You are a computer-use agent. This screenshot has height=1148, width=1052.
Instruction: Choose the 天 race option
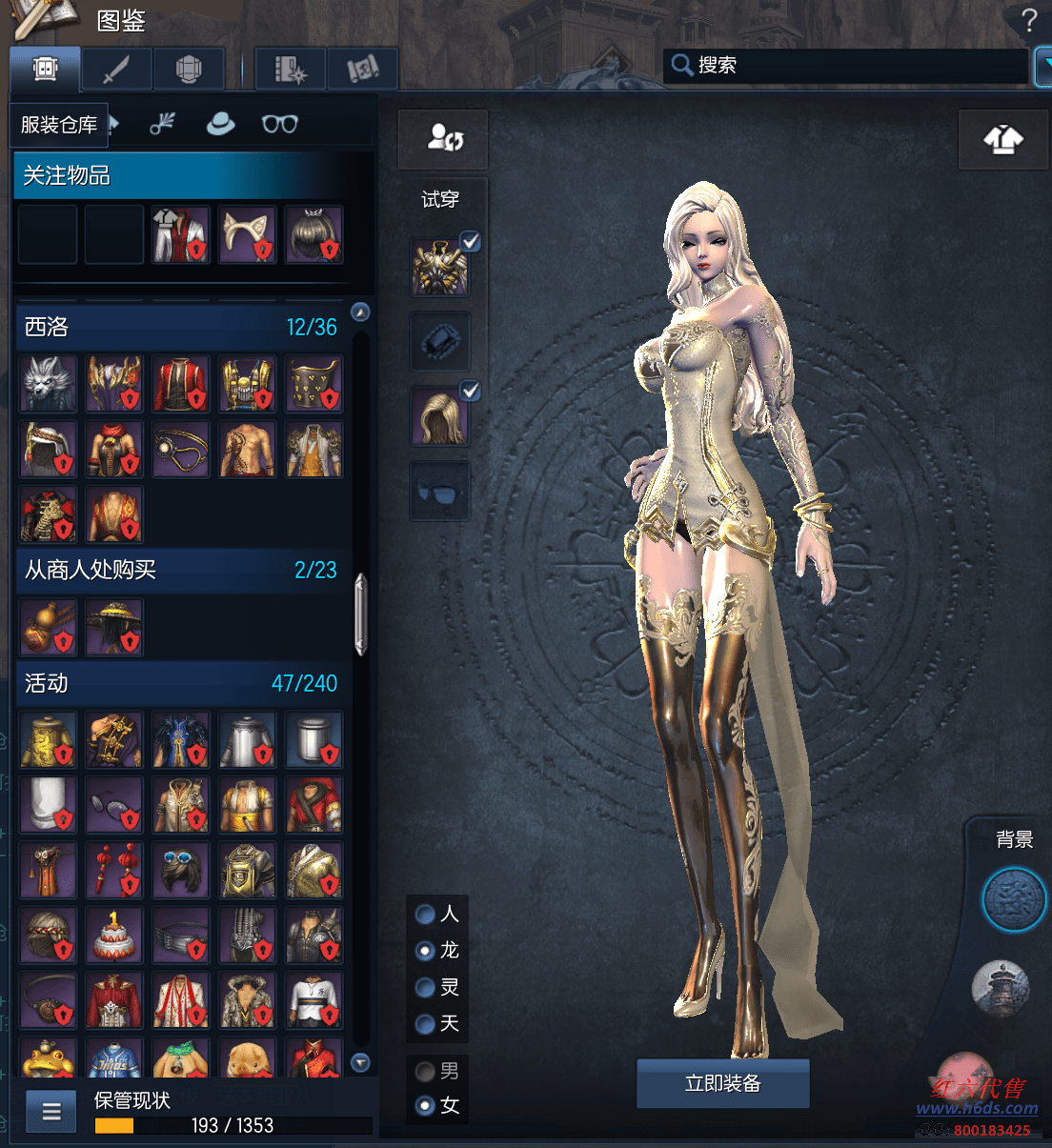pos(426,1024)
